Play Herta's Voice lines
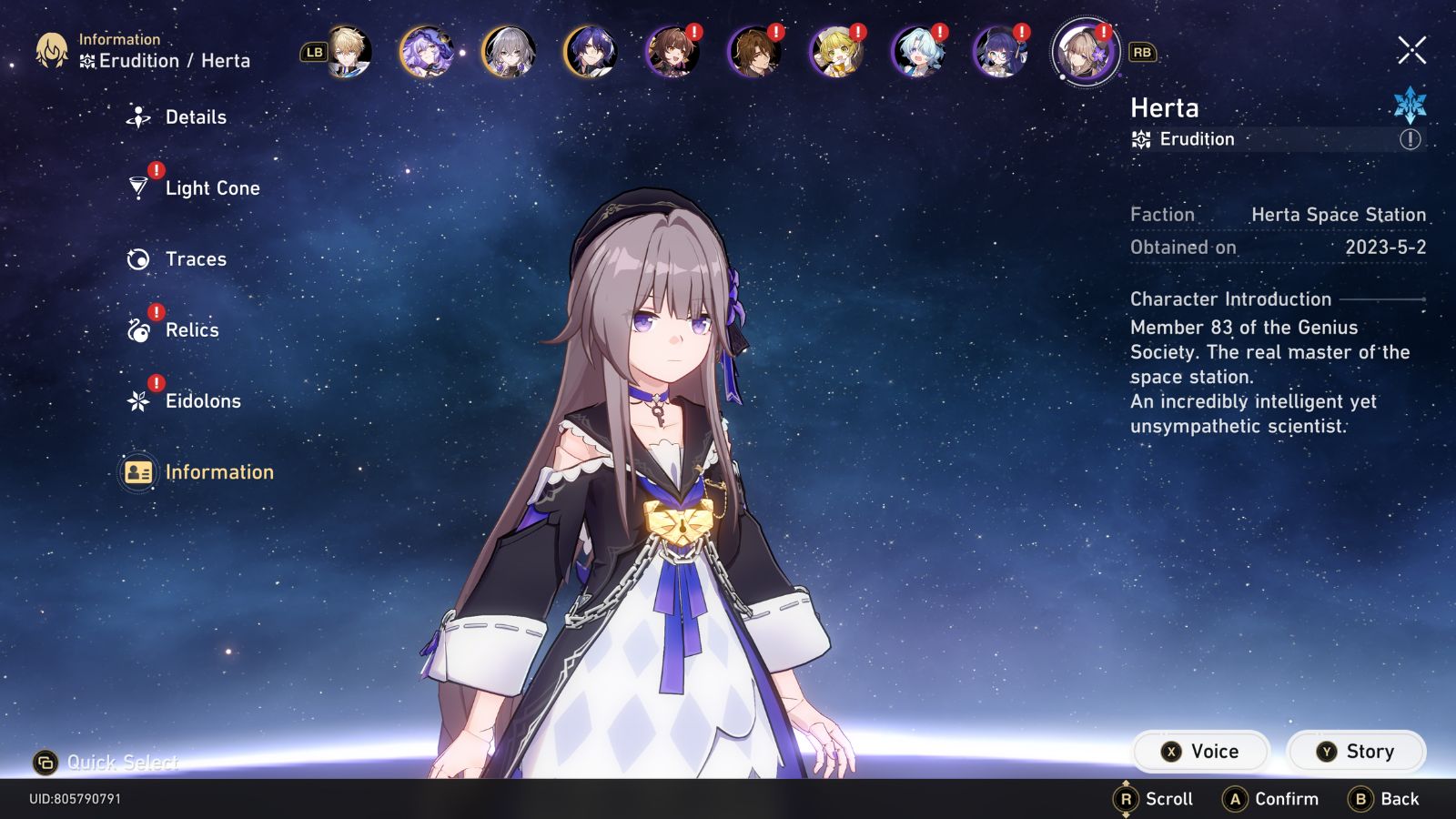Screen dimensions: 1456x819 pyautogui.click(x=1199, y=751)
